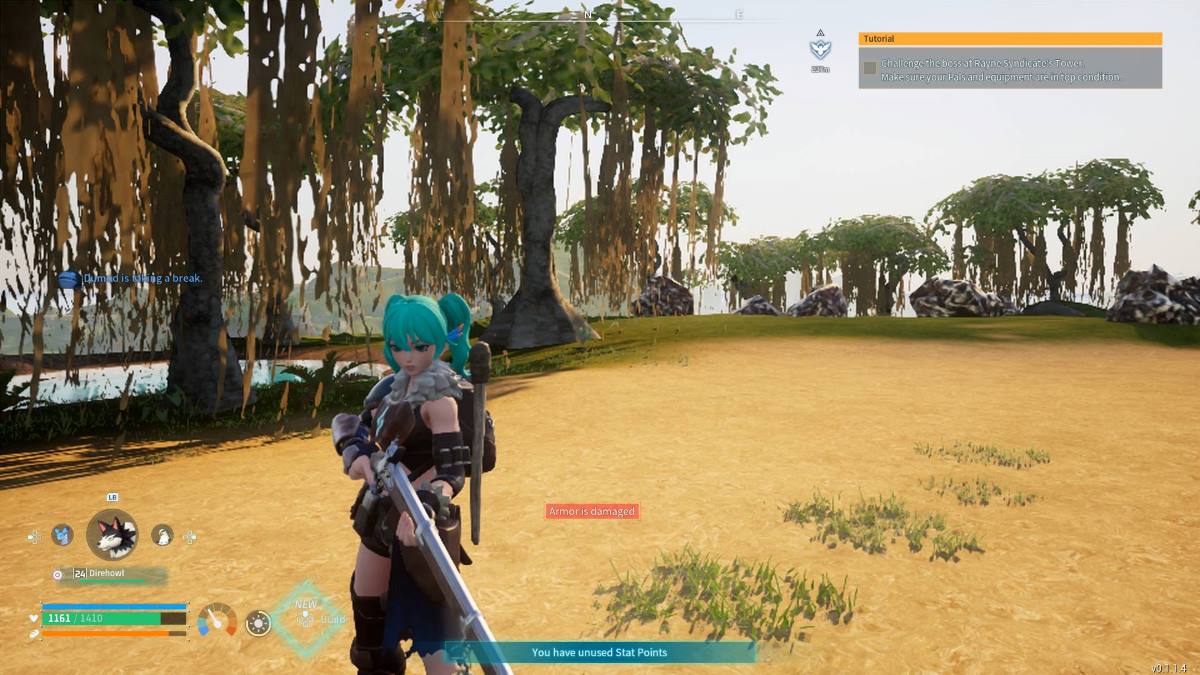Screen dimensions: 1200x675
Task: Open the new Build menu diamond
Action: [307, 619]
